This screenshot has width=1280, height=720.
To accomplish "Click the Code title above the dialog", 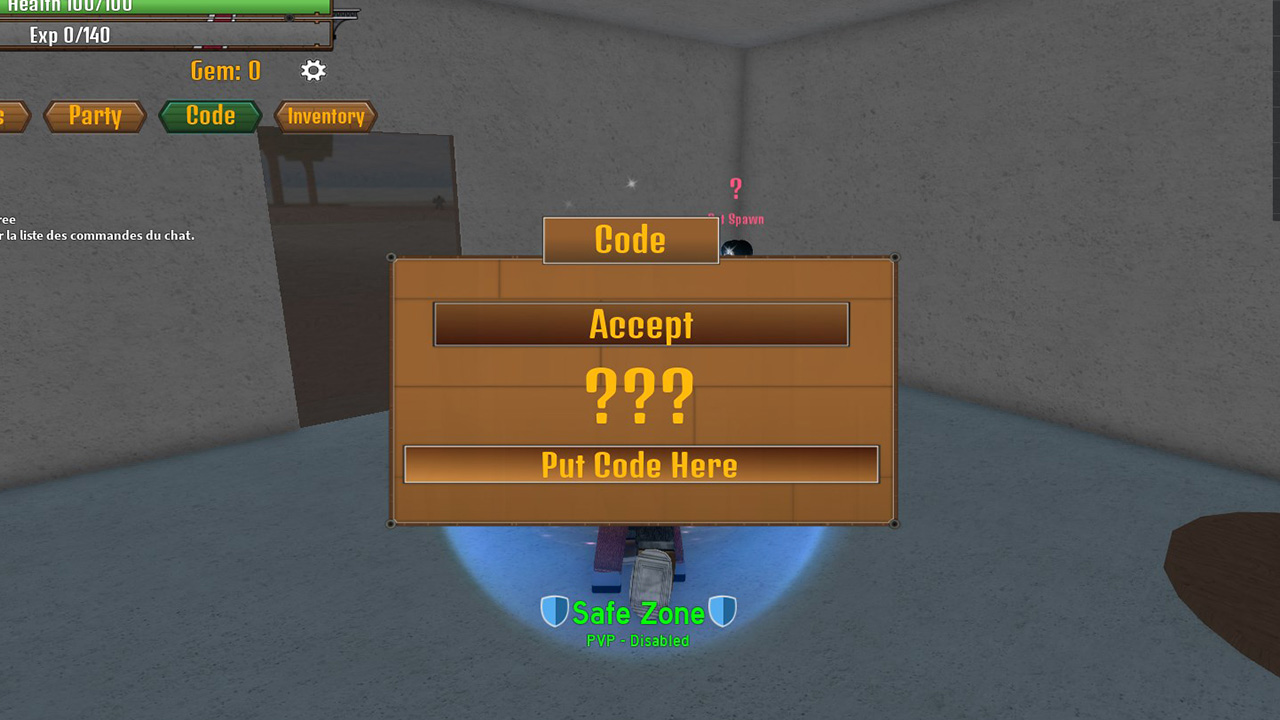I will [x=630, y=240].
